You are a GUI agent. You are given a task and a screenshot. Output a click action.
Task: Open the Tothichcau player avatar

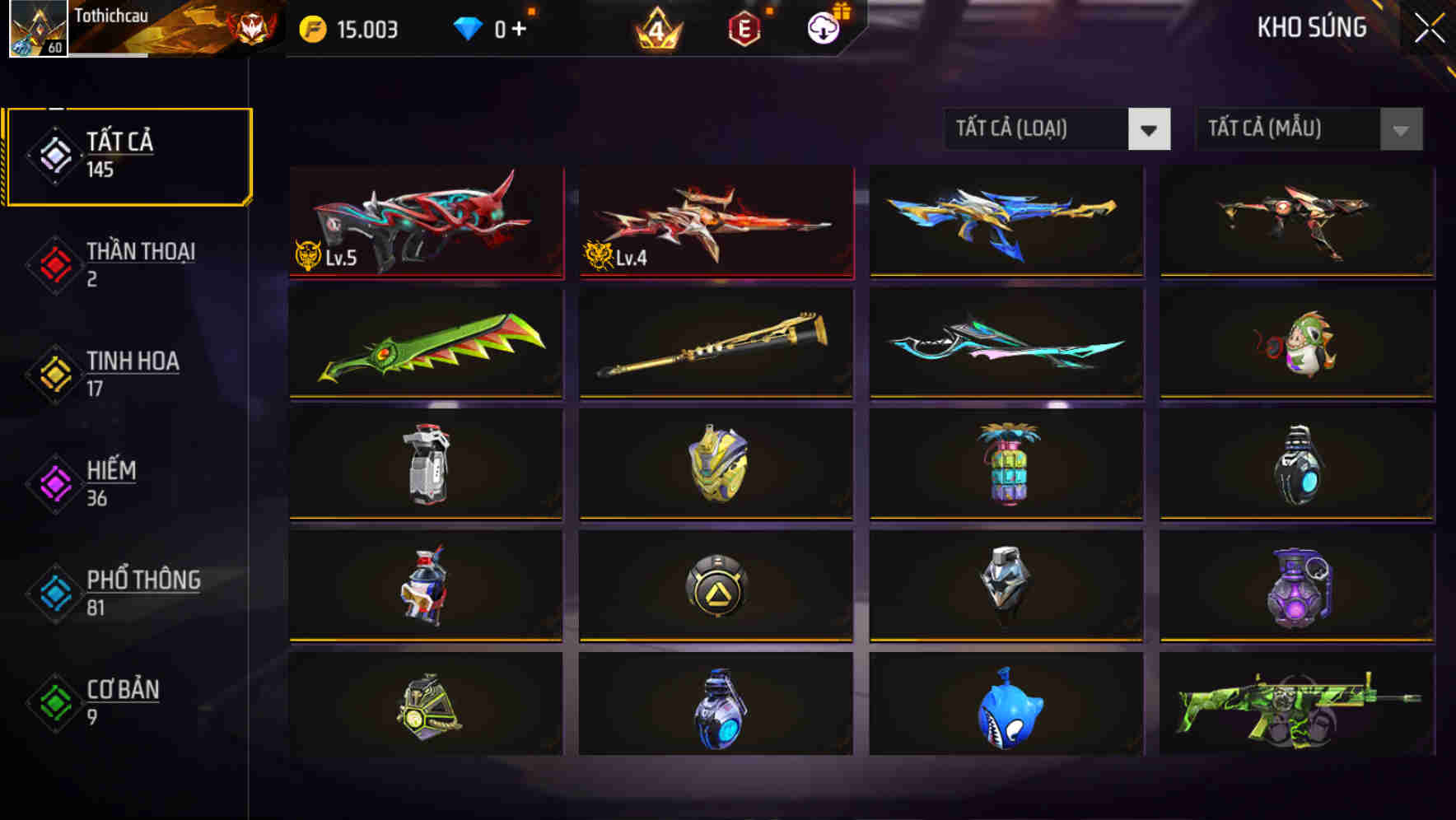(37, 30)
